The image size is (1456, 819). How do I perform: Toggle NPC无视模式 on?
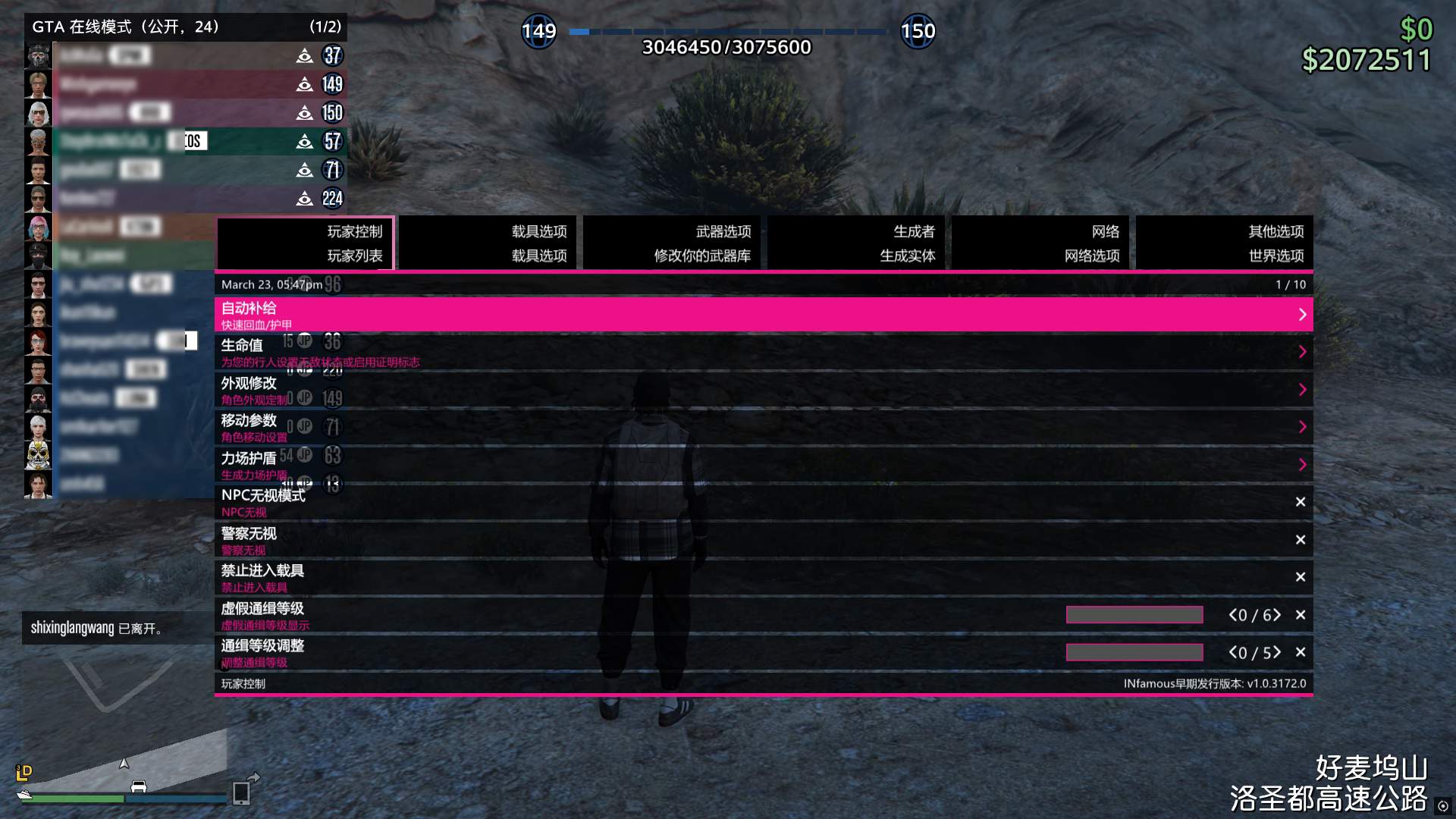1300,502
